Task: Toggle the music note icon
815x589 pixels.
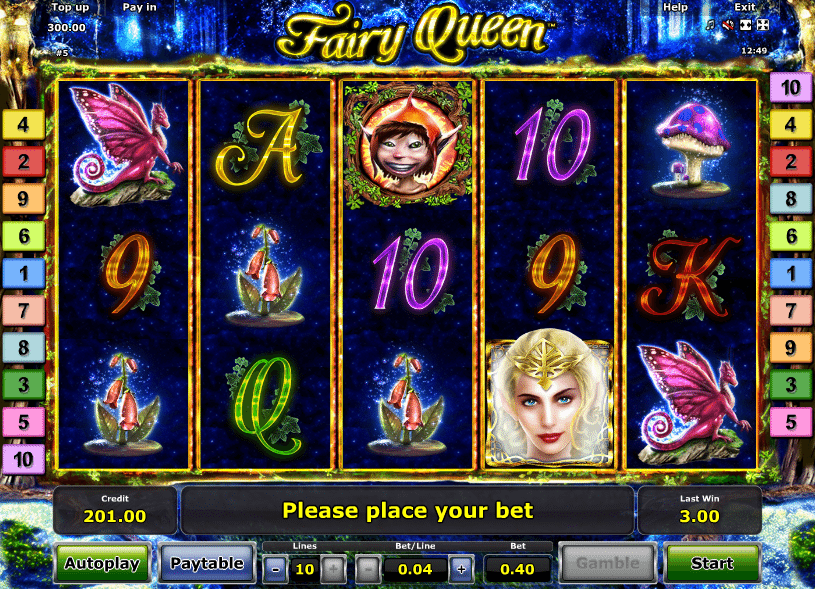Action: click(711, 25)
